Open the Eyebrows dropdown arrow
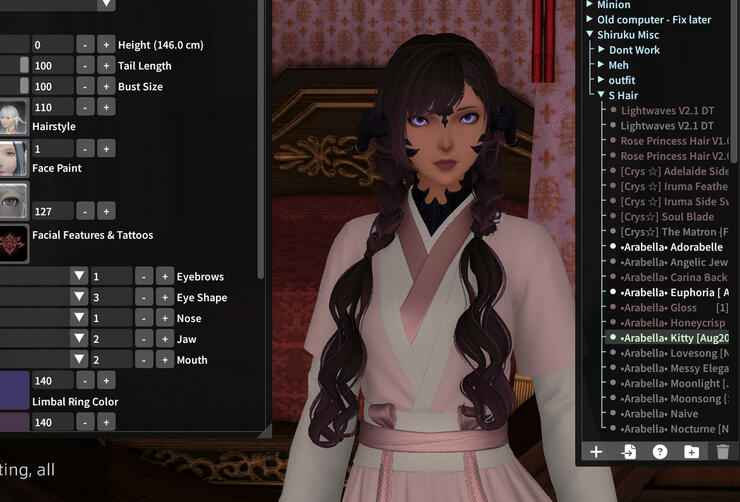This screenshot has height=502, width=740. 78,276
